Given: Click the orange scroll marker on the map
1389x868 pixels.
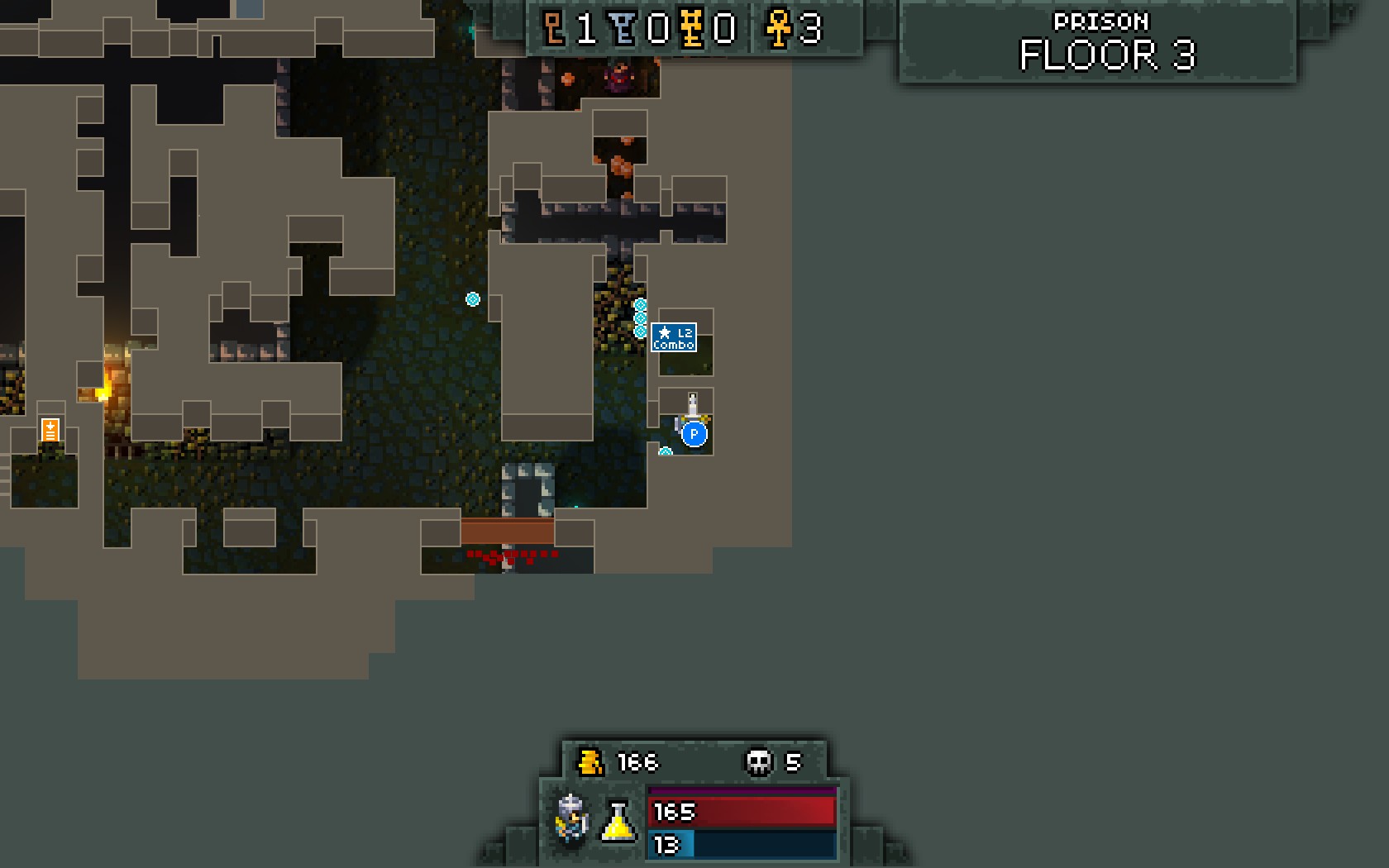Looking at the screenshot, I should (50, 430).
